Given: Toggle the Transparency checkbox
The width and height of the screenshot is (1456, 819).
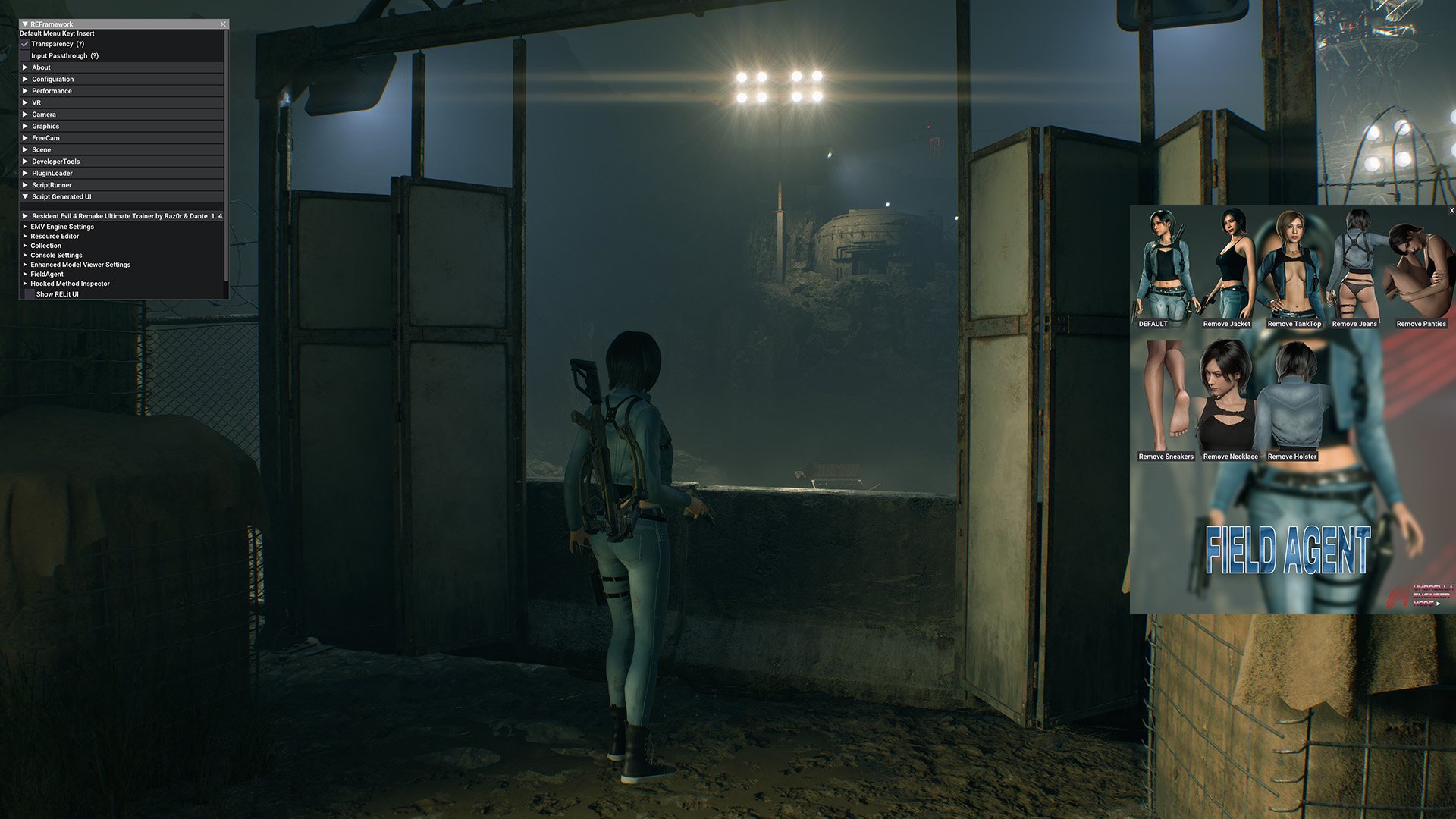Looking at the screenshot, I should (25, 44).
